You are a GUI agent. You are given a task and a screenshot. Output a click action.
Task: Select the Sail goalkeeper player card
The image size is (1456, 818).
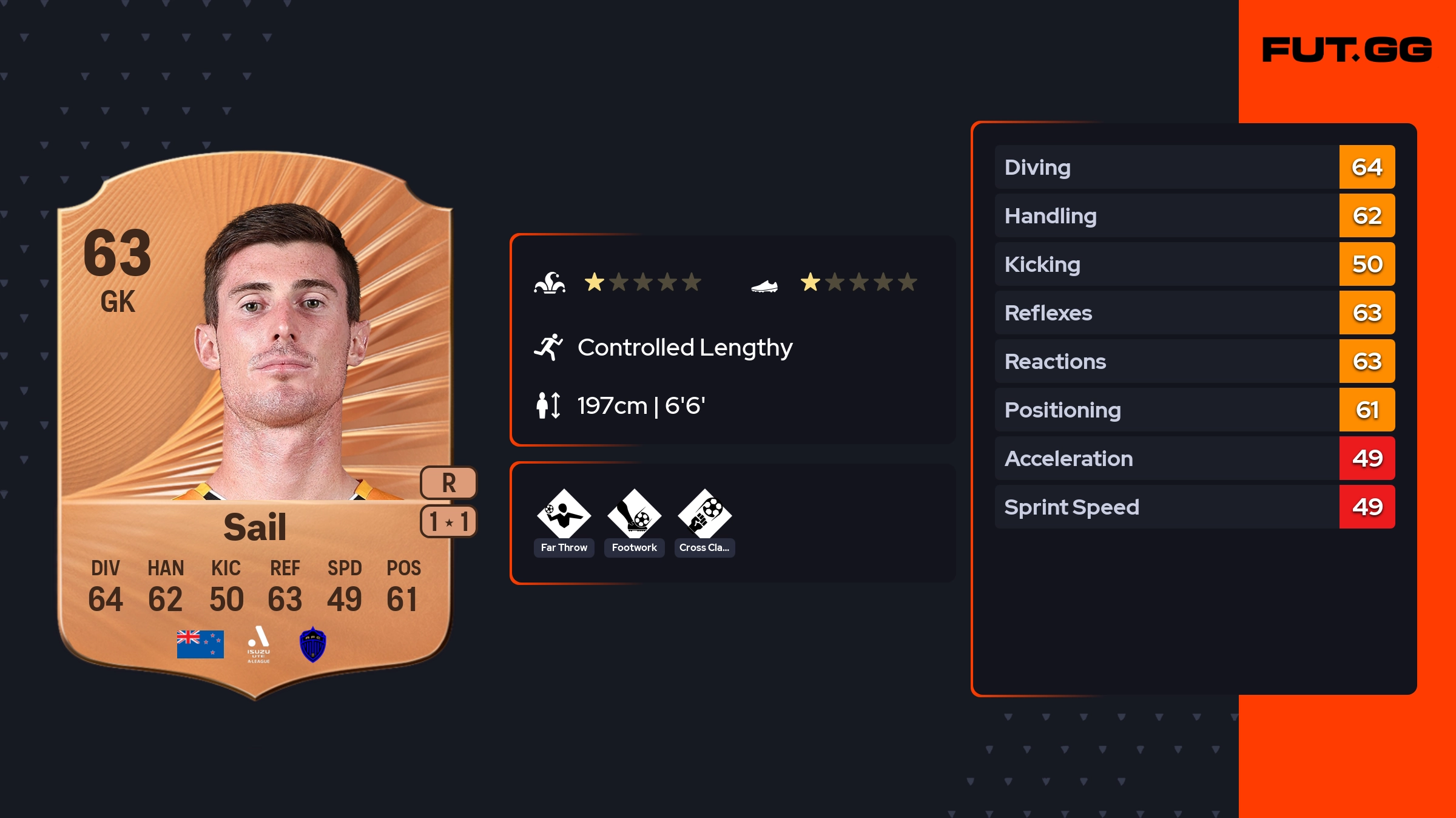(x=255, y=425)
